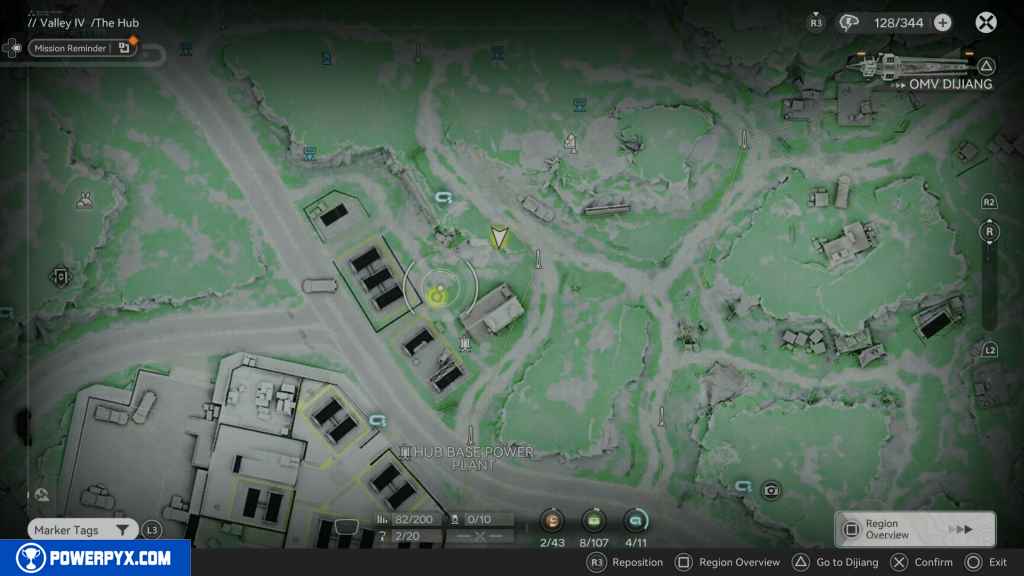1024x576 pixels.
Task: Click the yellow player arrow marker
Action: (499, 238)
